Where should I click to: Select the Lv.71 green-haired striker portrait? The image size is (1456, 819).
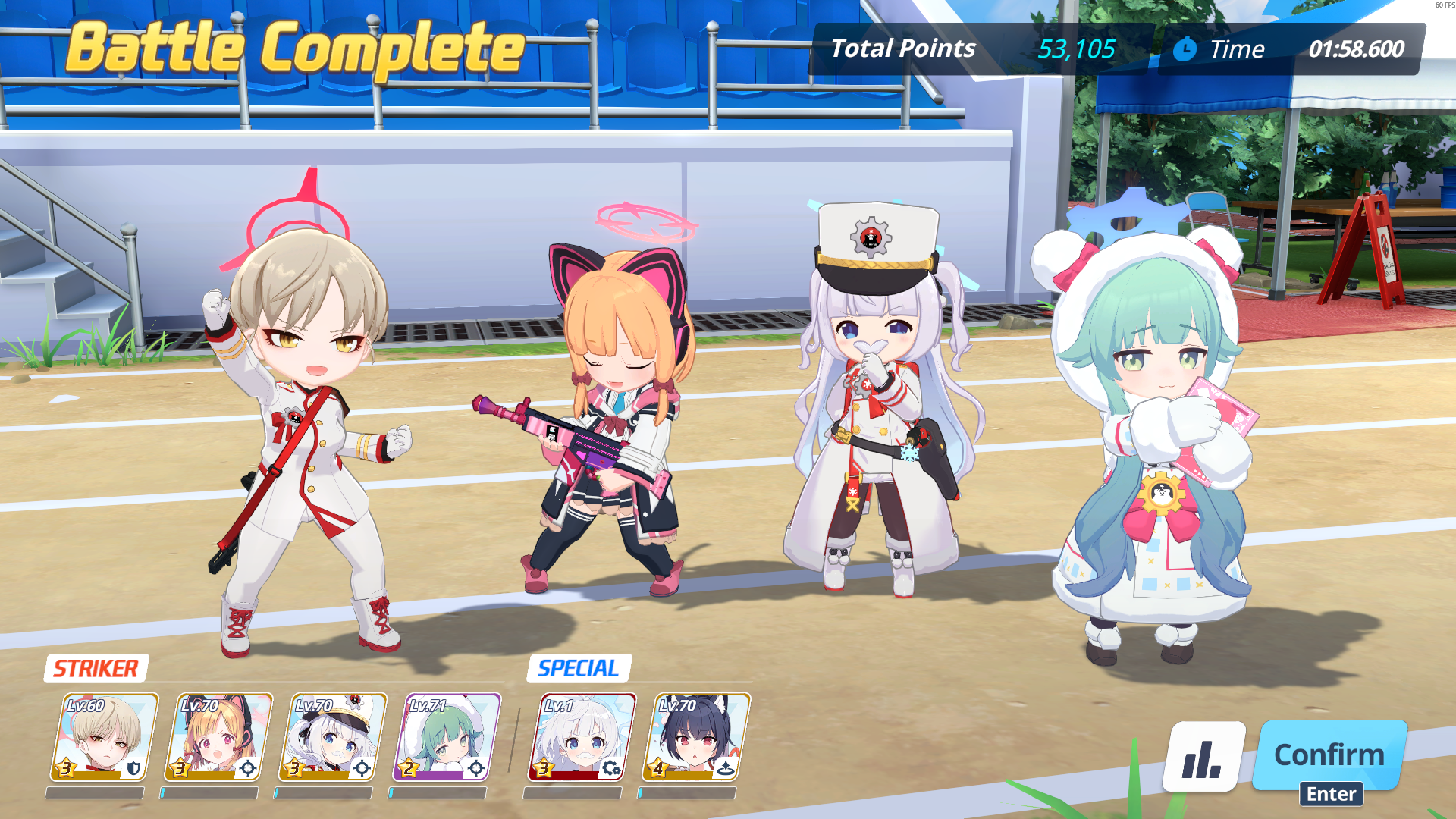click(447, 737)
